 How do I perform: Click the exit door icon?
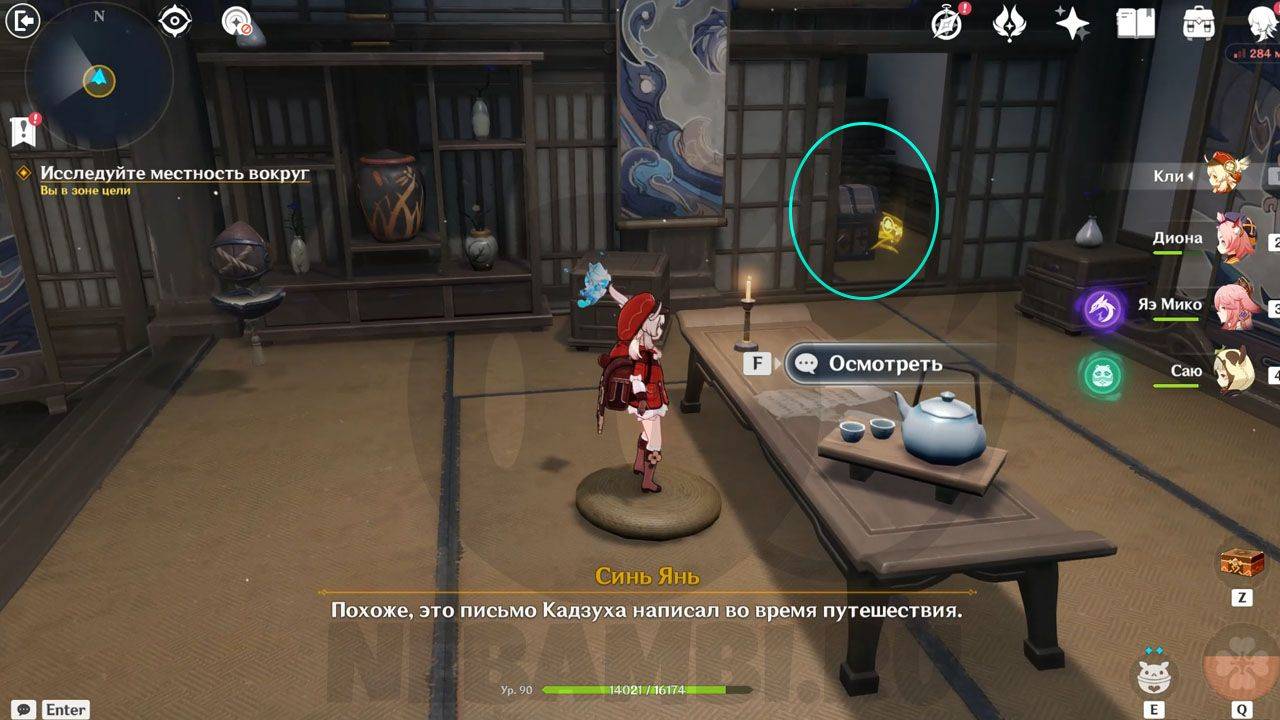pyautogui.click(x=22, y=20)
